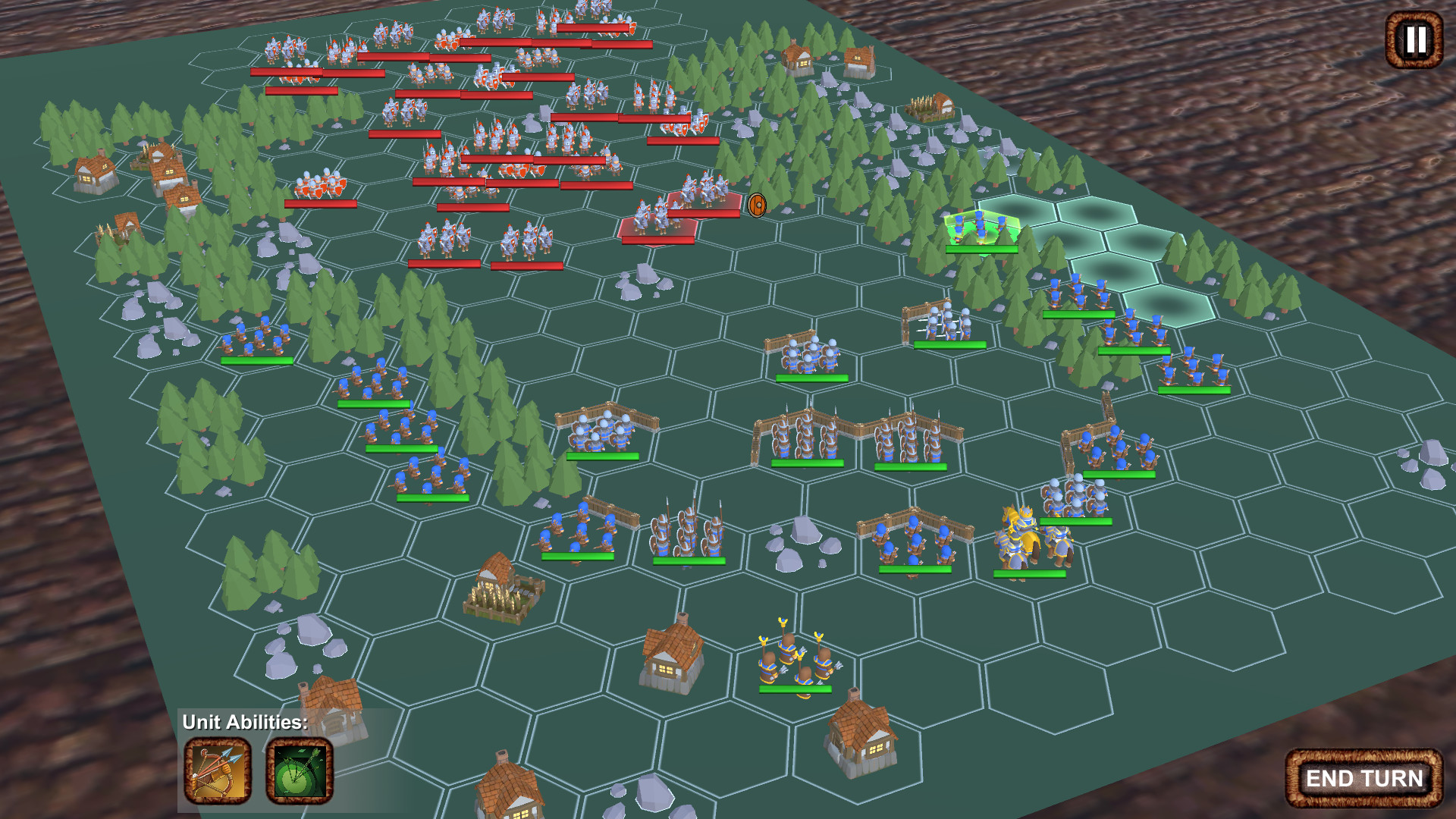The height and width of the screenshot is (819, 1456).
Task: Open the pause menu icon in top-right corner
Action: click(1412, 41)
